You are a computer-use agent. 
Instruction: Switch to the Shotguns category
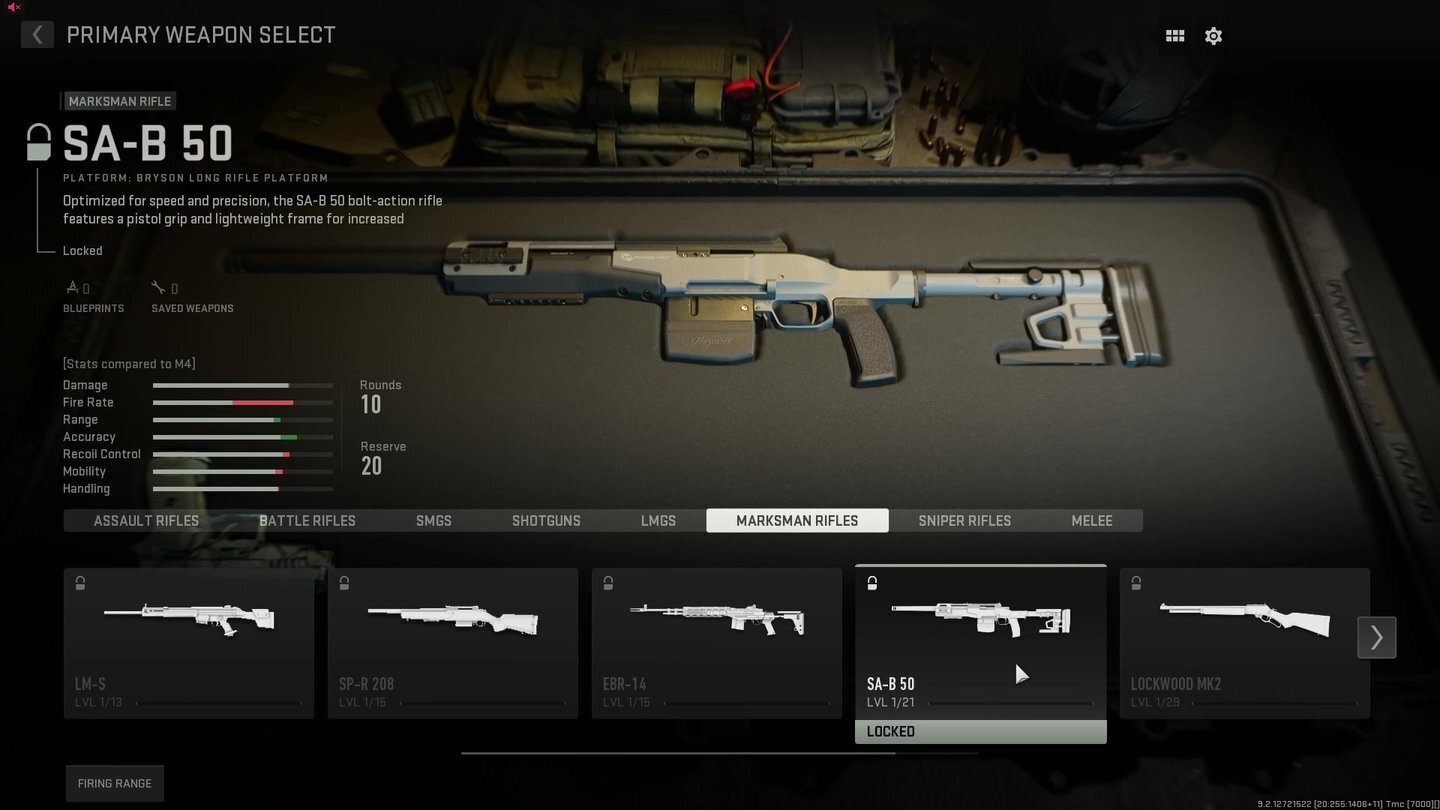coord(546,520)
